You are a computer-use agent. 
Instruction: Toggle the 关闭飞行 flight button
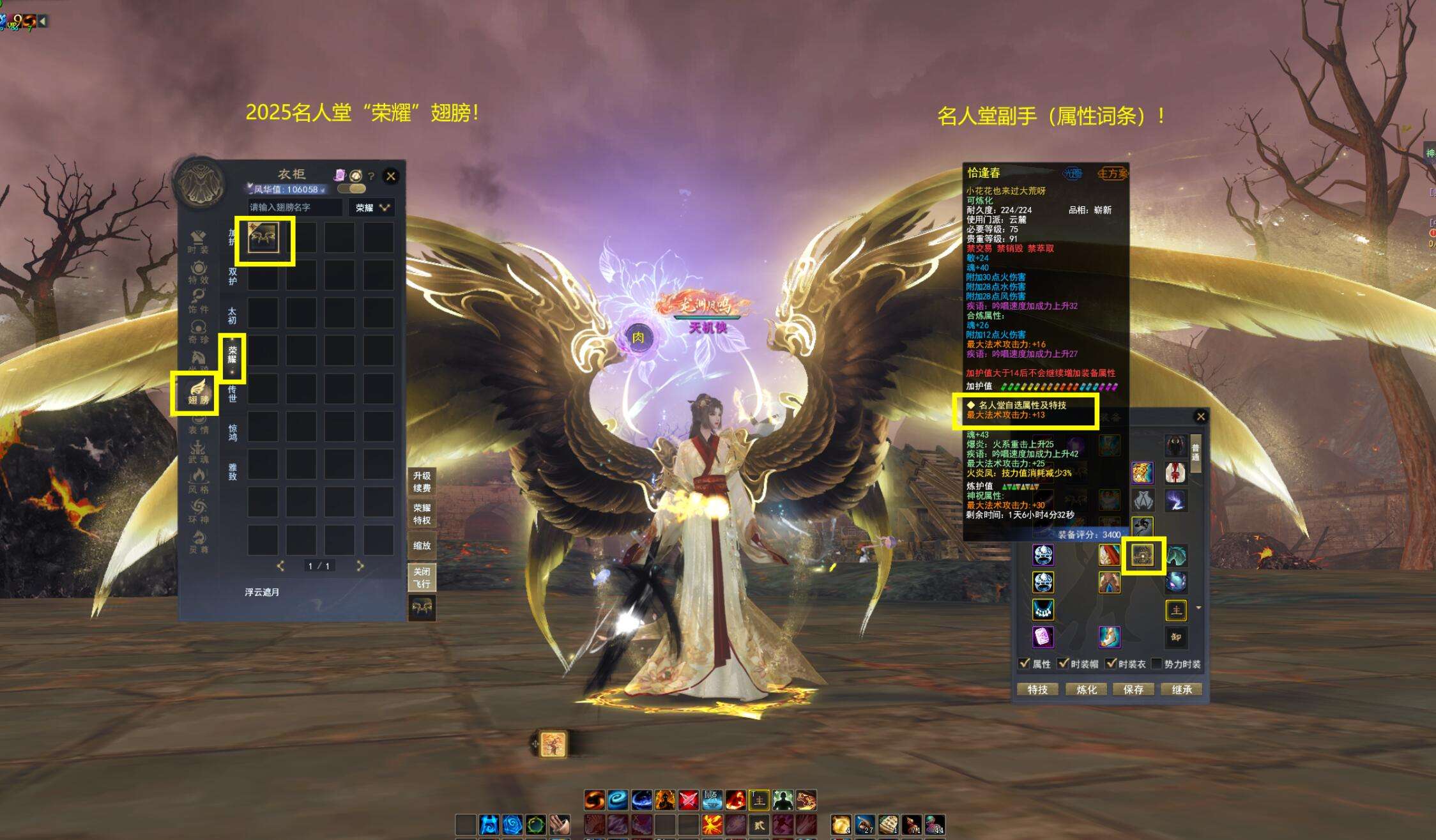pos(422,577)
